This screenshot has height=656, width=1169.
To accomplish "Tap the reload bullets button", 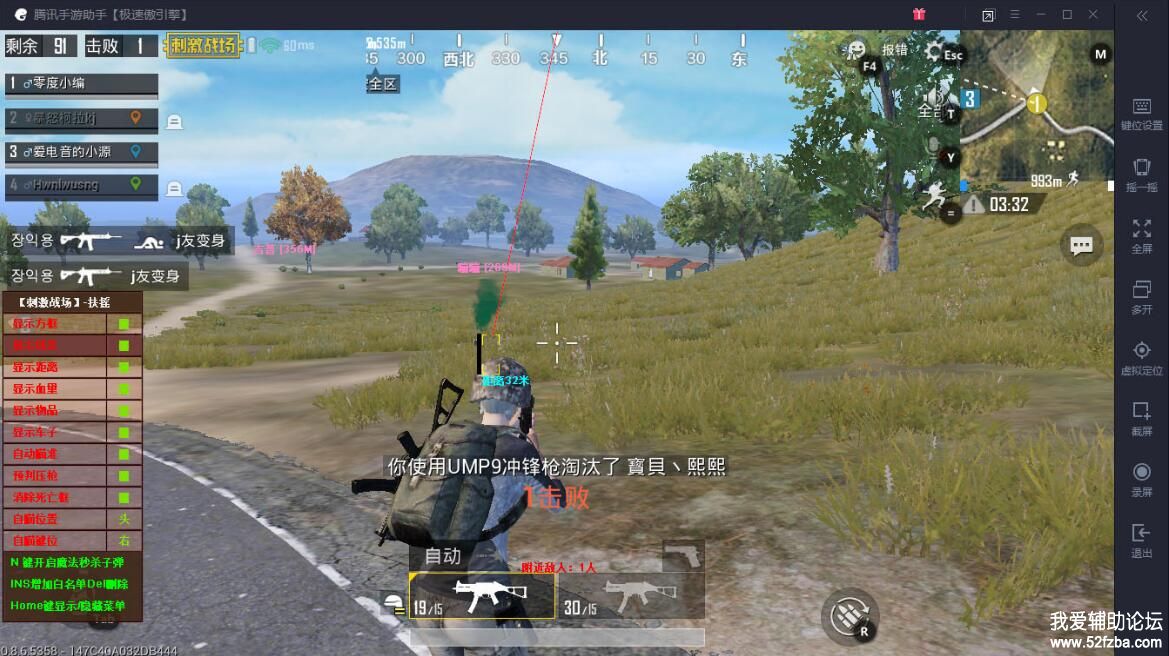I will click(850, 616).
